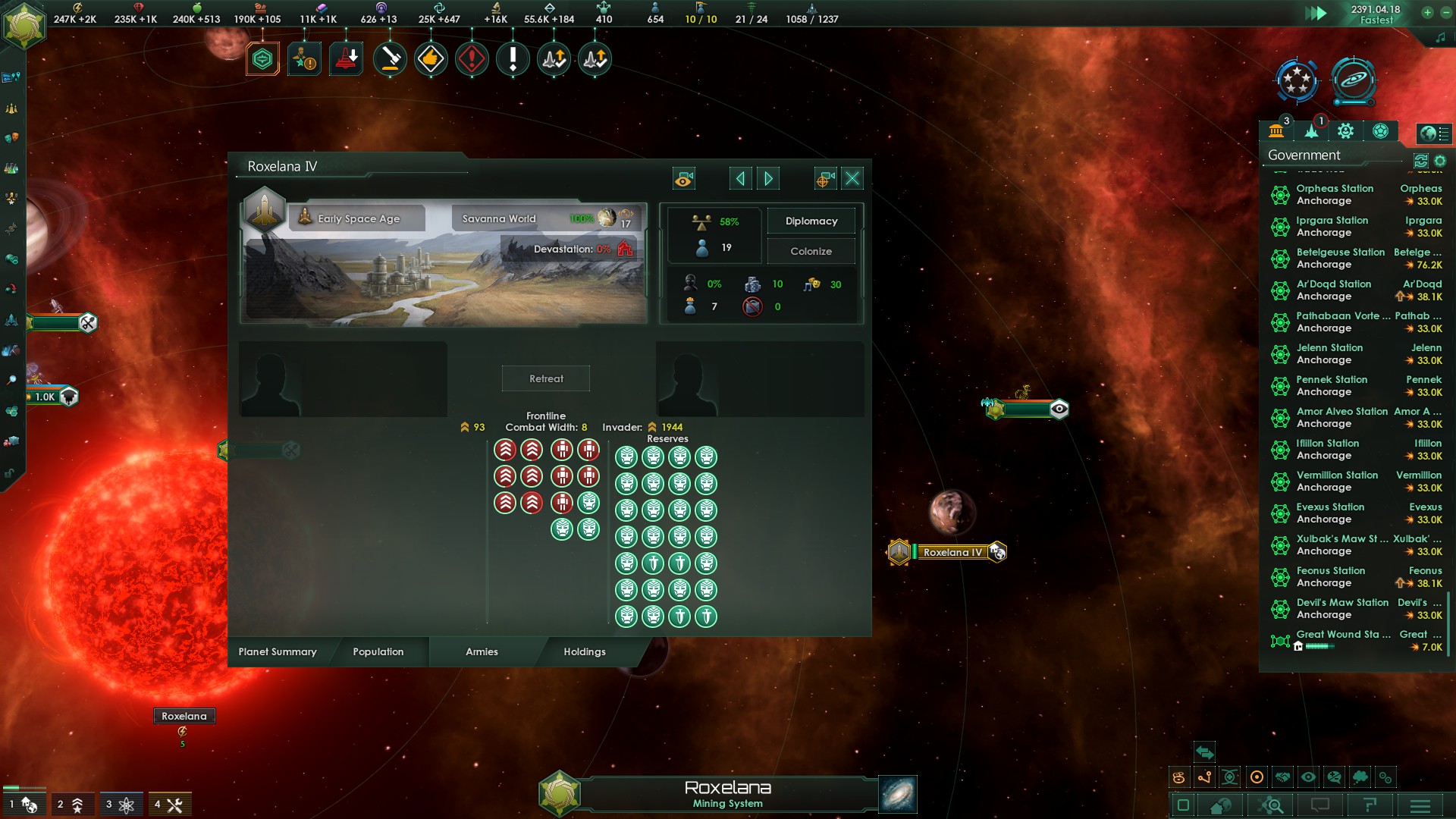The image size is (1456, 819).
Task: Click the Colonize button
Action: (811, 251)
